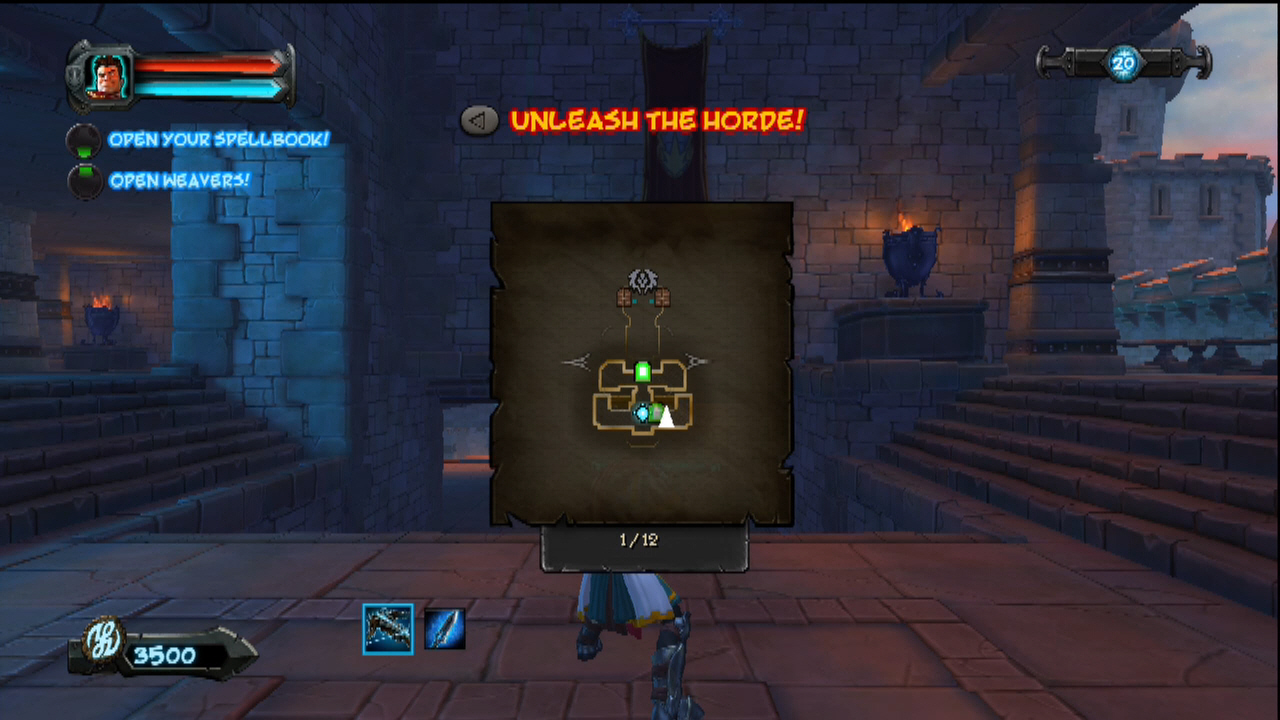
Task: Select the rift marker on the map
Action: [x=642, y=413]
